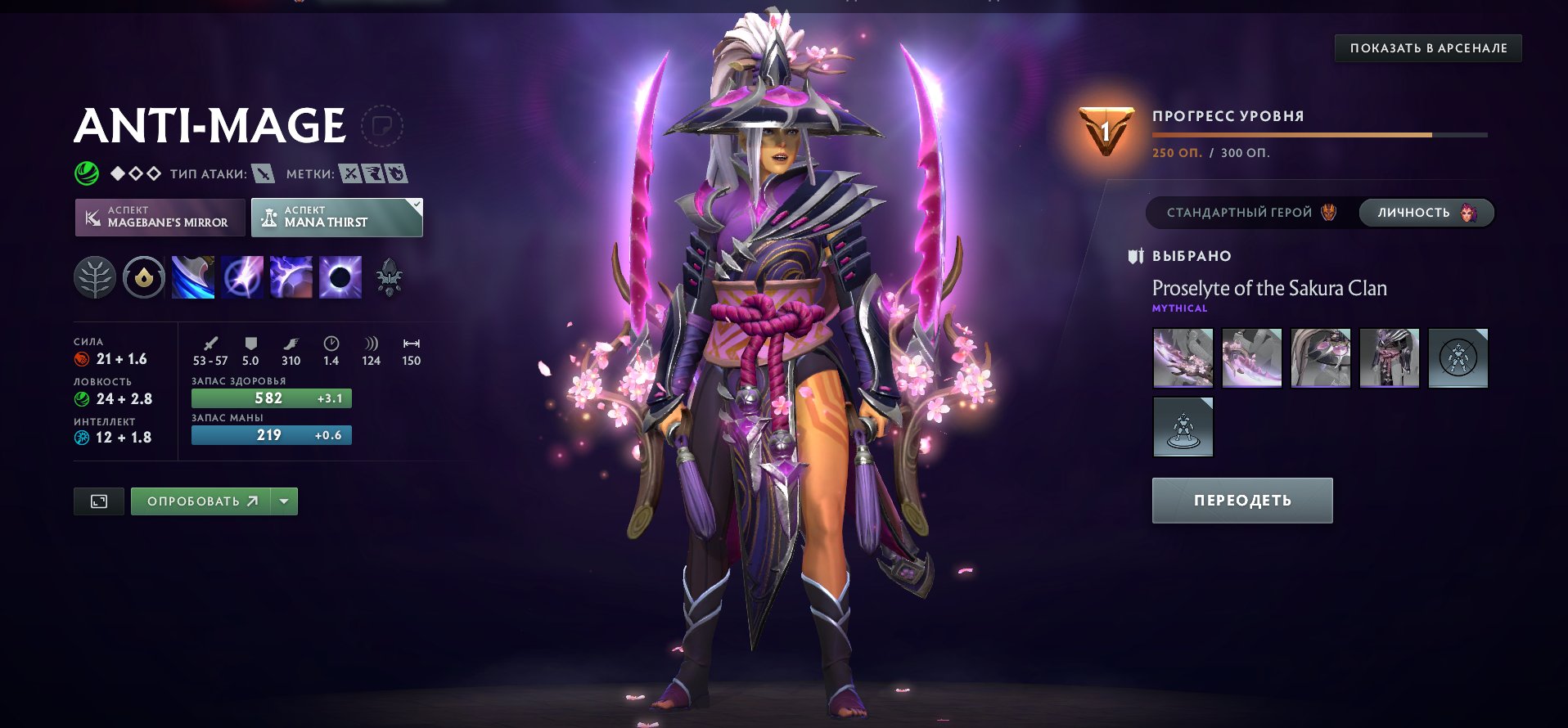The image size is (1568, 728).
Task: Open the ЛИЧНОСТЬ tab
Action: click(x=1425, y=212)
